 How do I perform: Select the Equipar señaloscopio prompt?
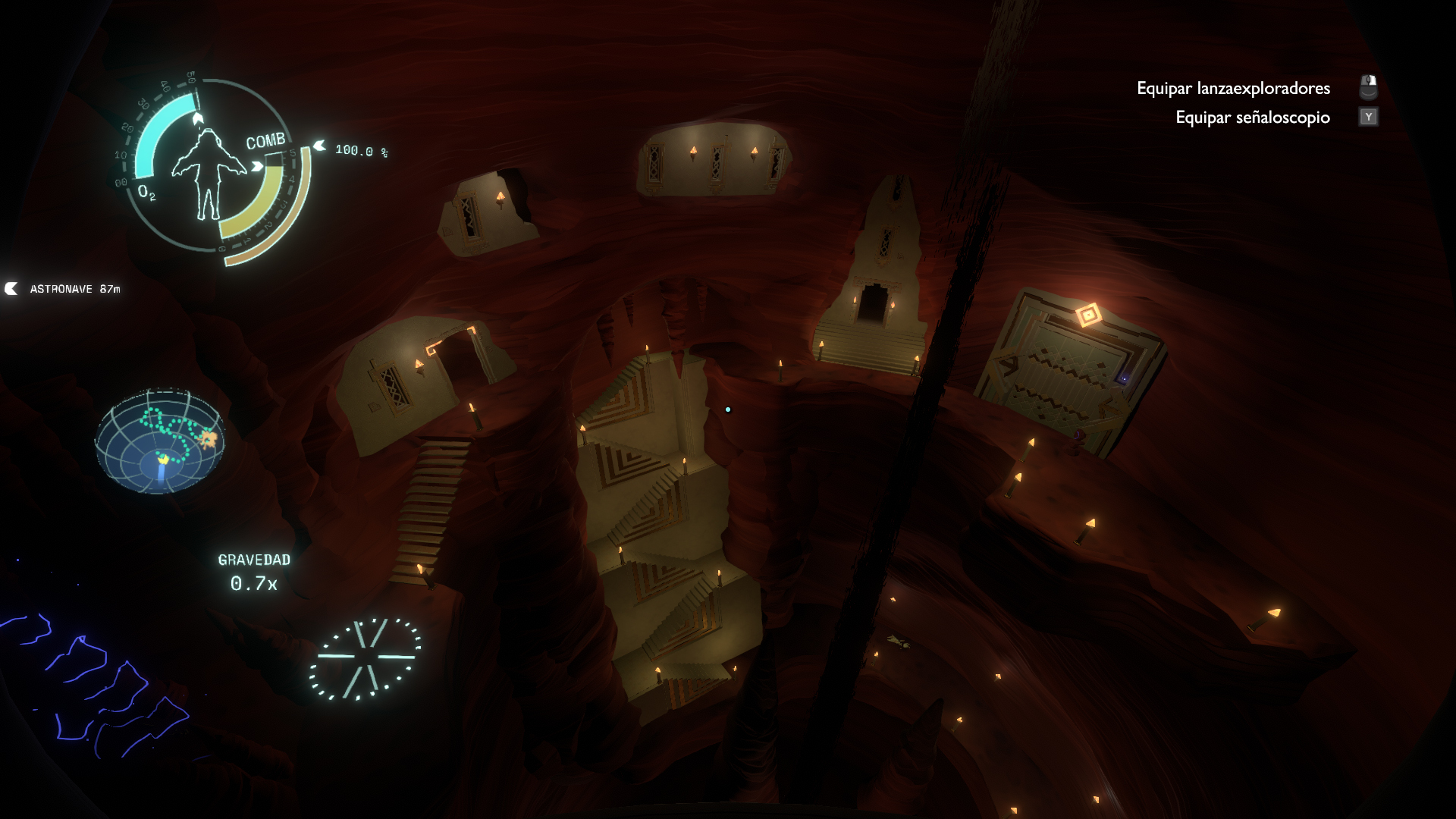pyautogui.click(x=1251, y=118)
